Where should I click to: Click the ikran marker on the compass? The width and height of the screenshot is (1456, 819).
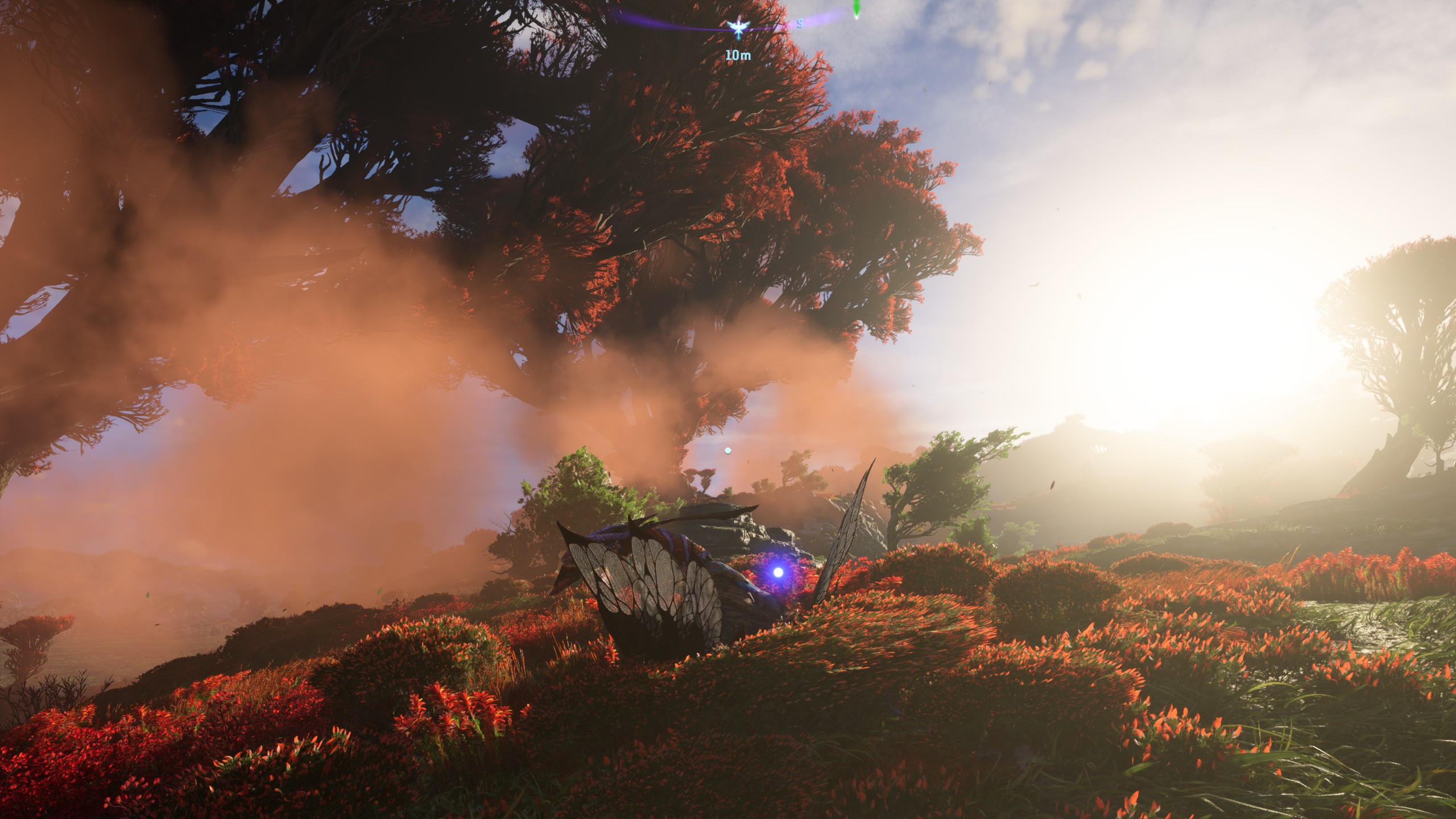pyautogui.click(x=738, y=28)
